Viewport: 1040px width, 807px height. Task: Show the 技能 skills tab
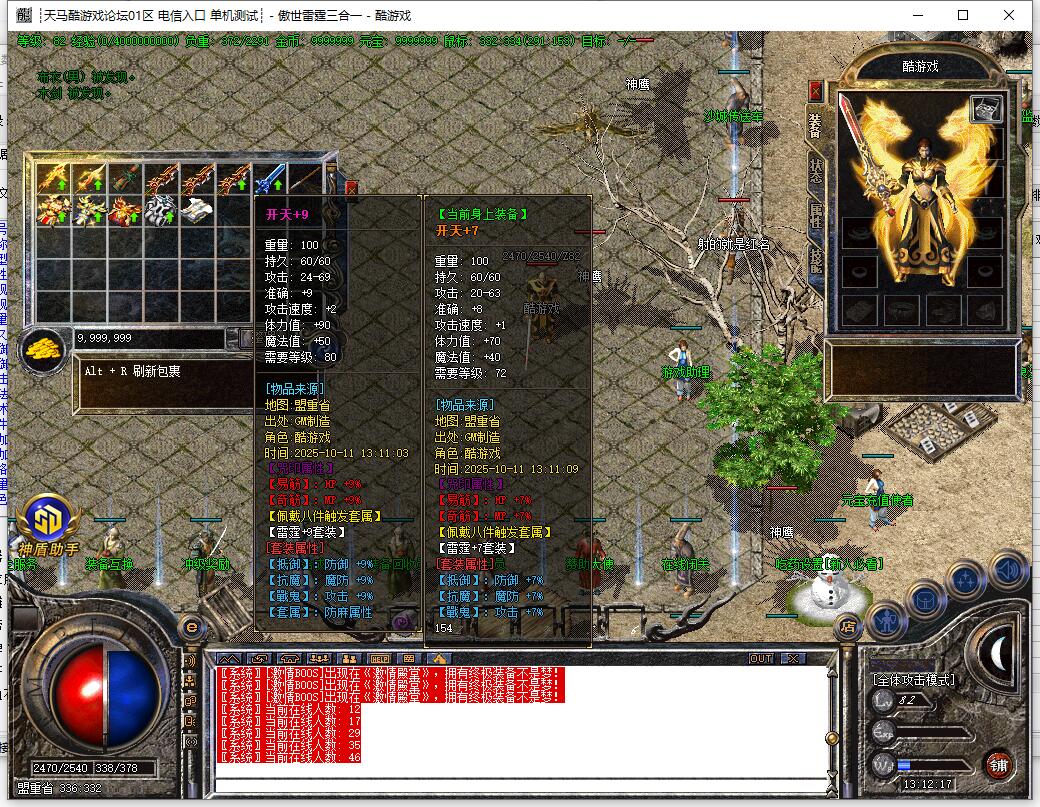tap(815, 260)
